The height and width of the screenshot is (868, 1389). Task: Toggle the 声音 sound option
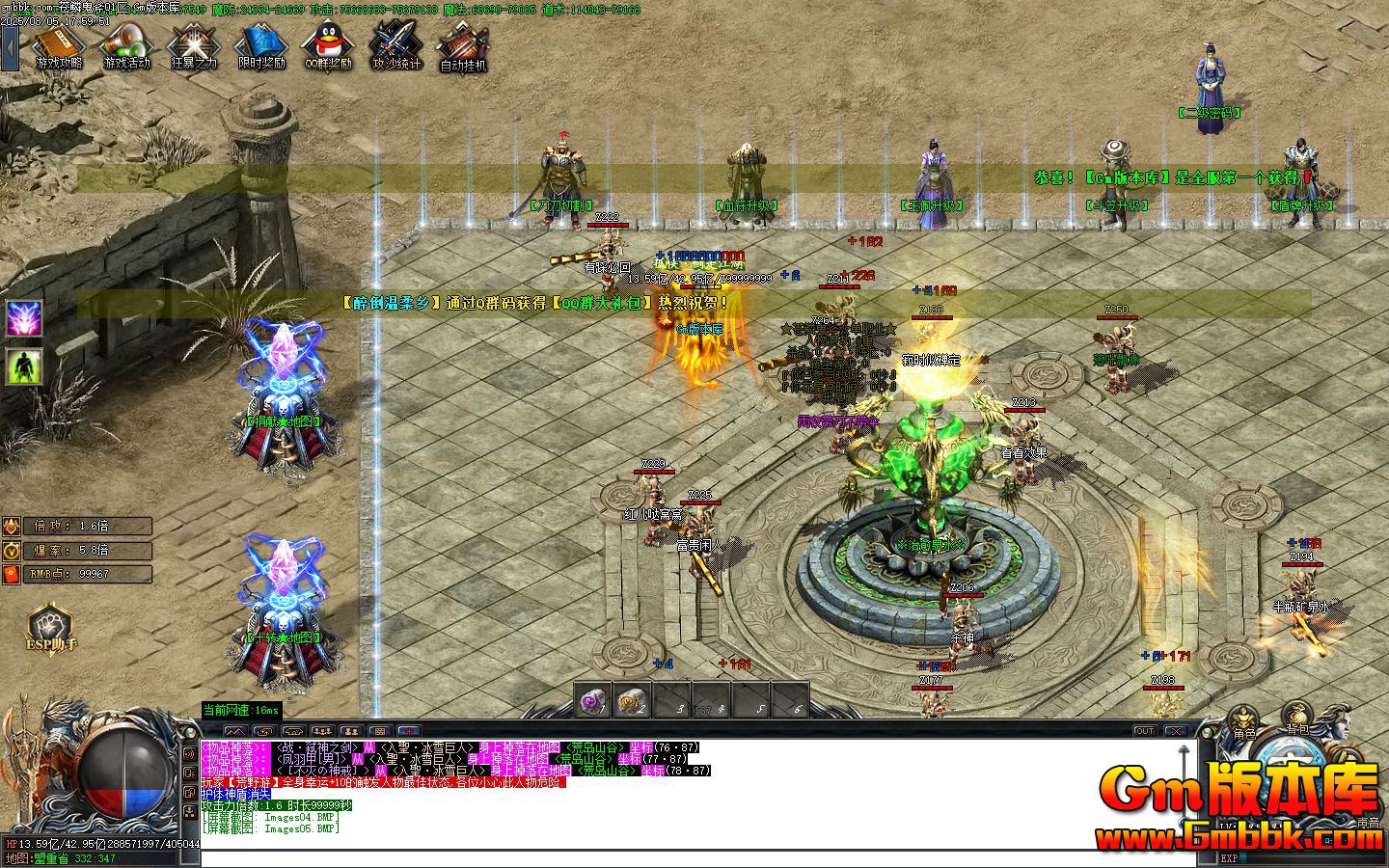coord(1368,822)
